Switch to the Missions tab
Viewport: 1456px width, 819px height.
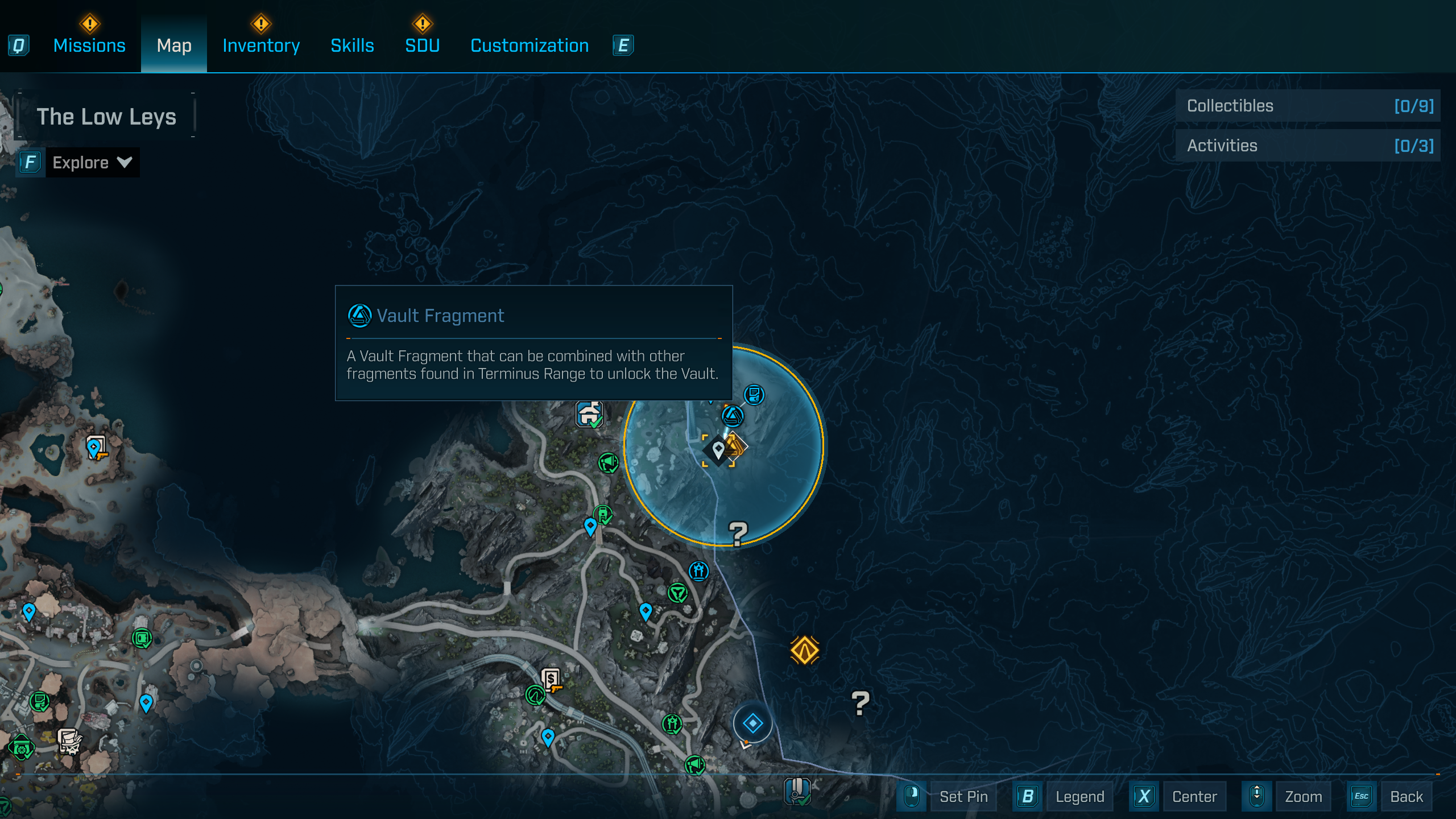89,45
